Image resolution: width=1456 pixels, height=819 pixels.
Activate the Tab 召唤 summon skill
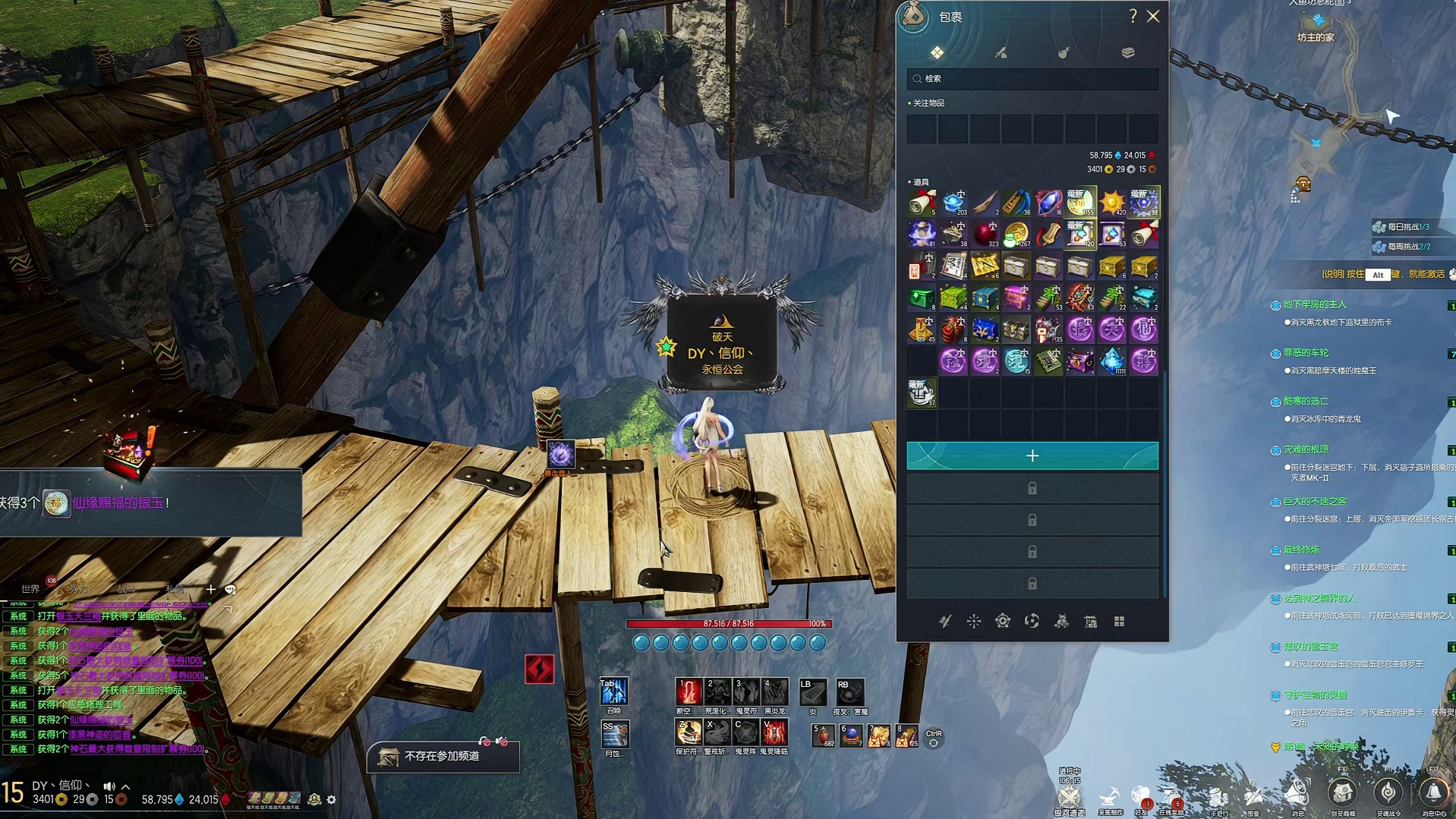613,691
